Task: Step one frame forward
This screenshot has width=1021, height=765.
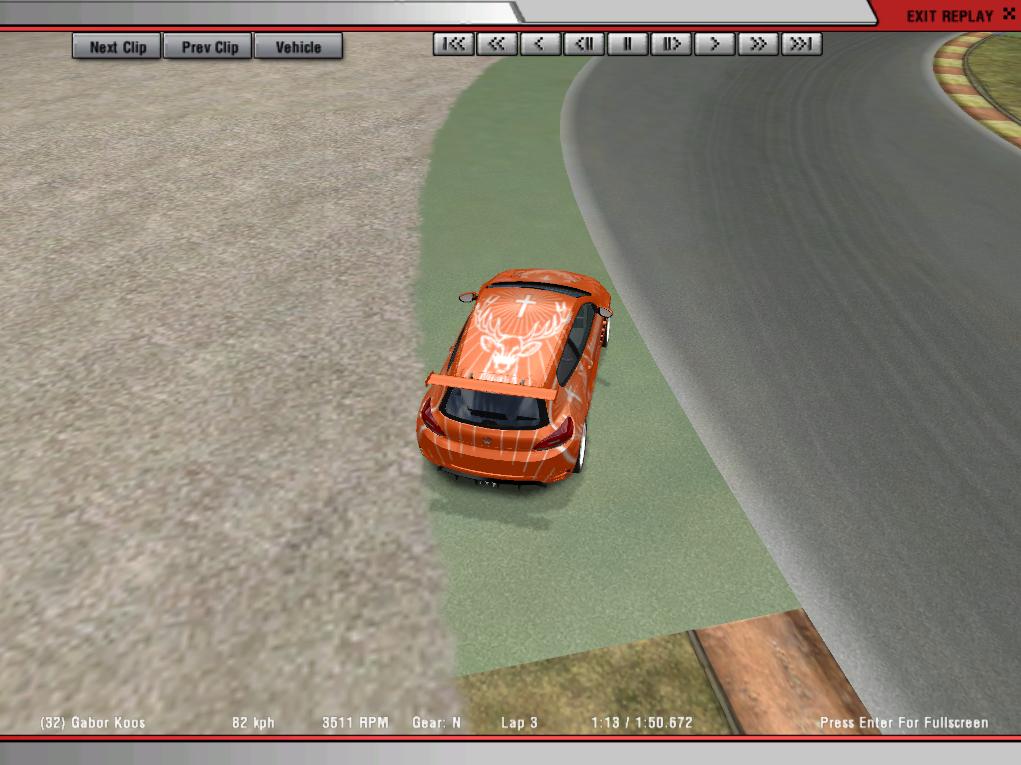Action: coord(671,44)
